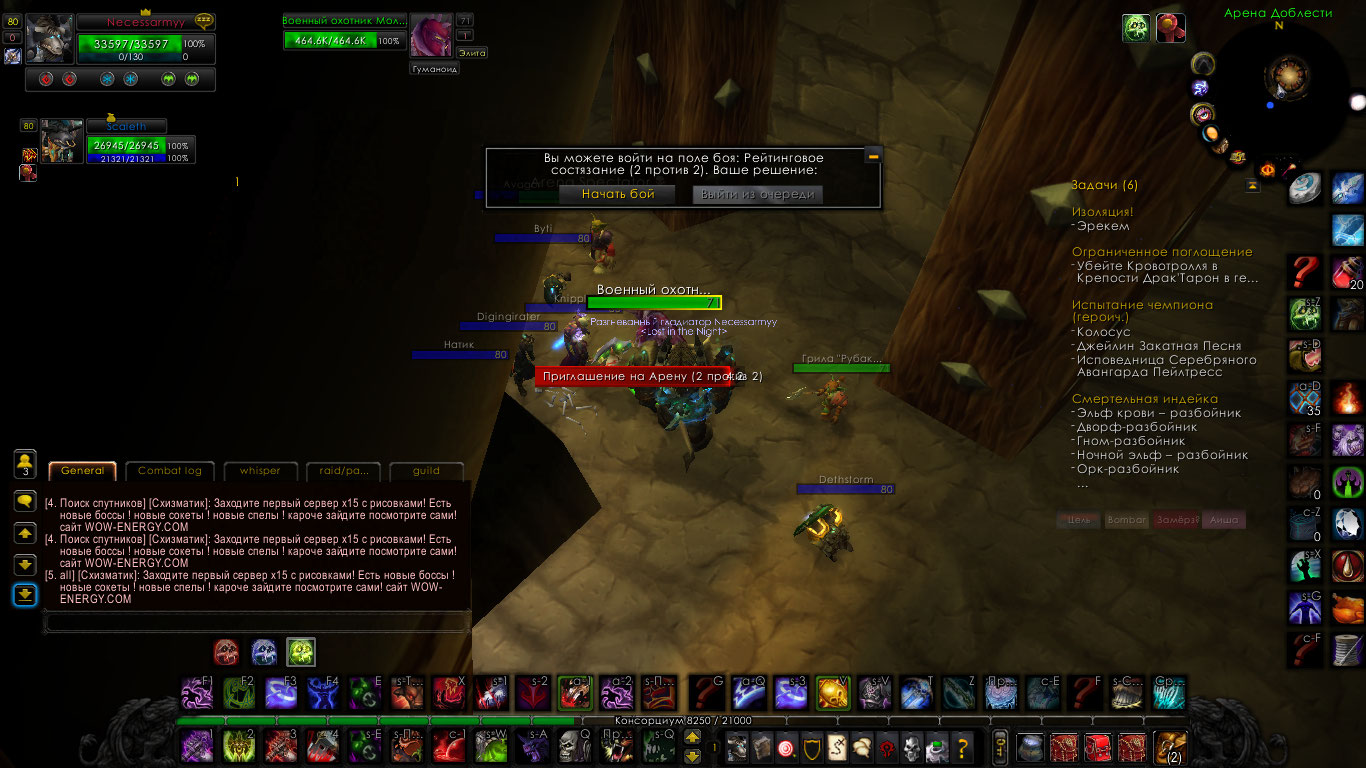
Task: Collapse the Задачи objectives tracker
Action: (1252, 186)
